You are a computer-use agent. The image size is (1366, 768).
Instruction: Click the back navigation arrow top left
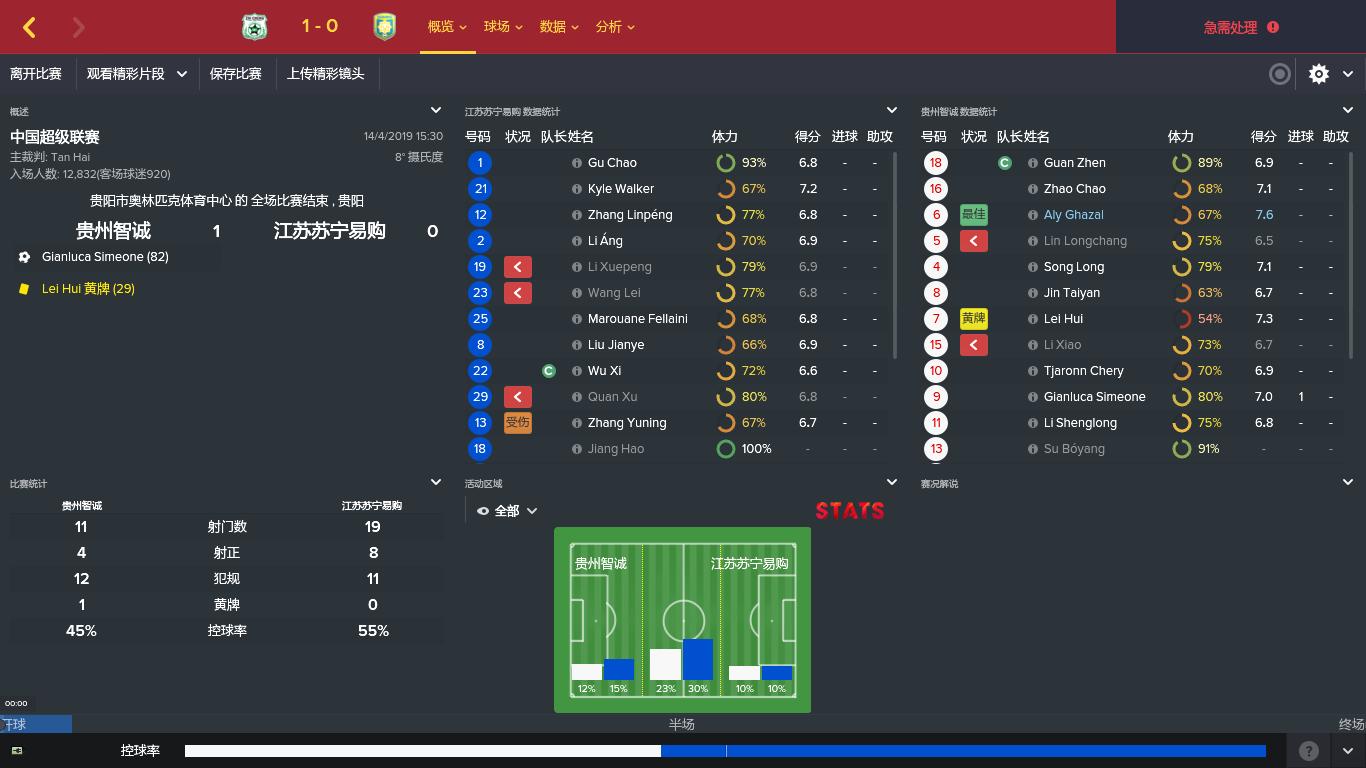29,27
